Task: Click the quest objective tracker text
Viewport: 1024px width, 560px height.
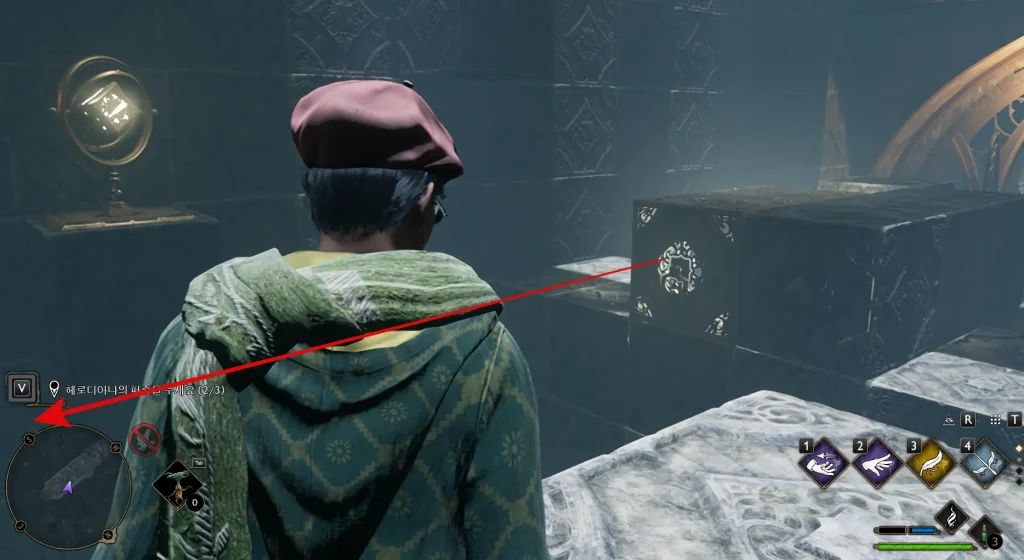Action: [145, 389]
